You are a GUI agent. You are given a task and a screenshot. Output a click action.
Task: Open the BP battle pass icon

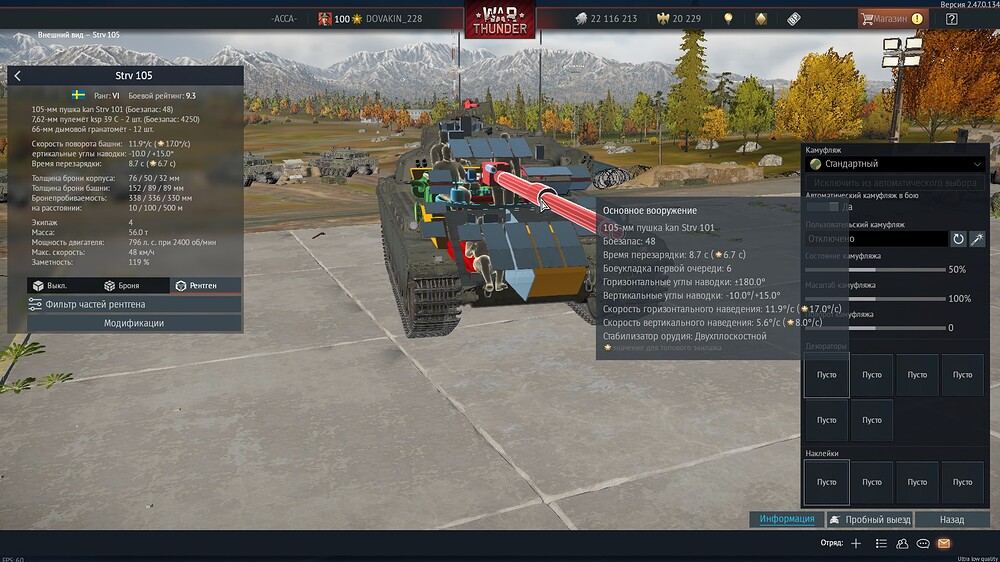pyautogui.click(x=795, y=19)
